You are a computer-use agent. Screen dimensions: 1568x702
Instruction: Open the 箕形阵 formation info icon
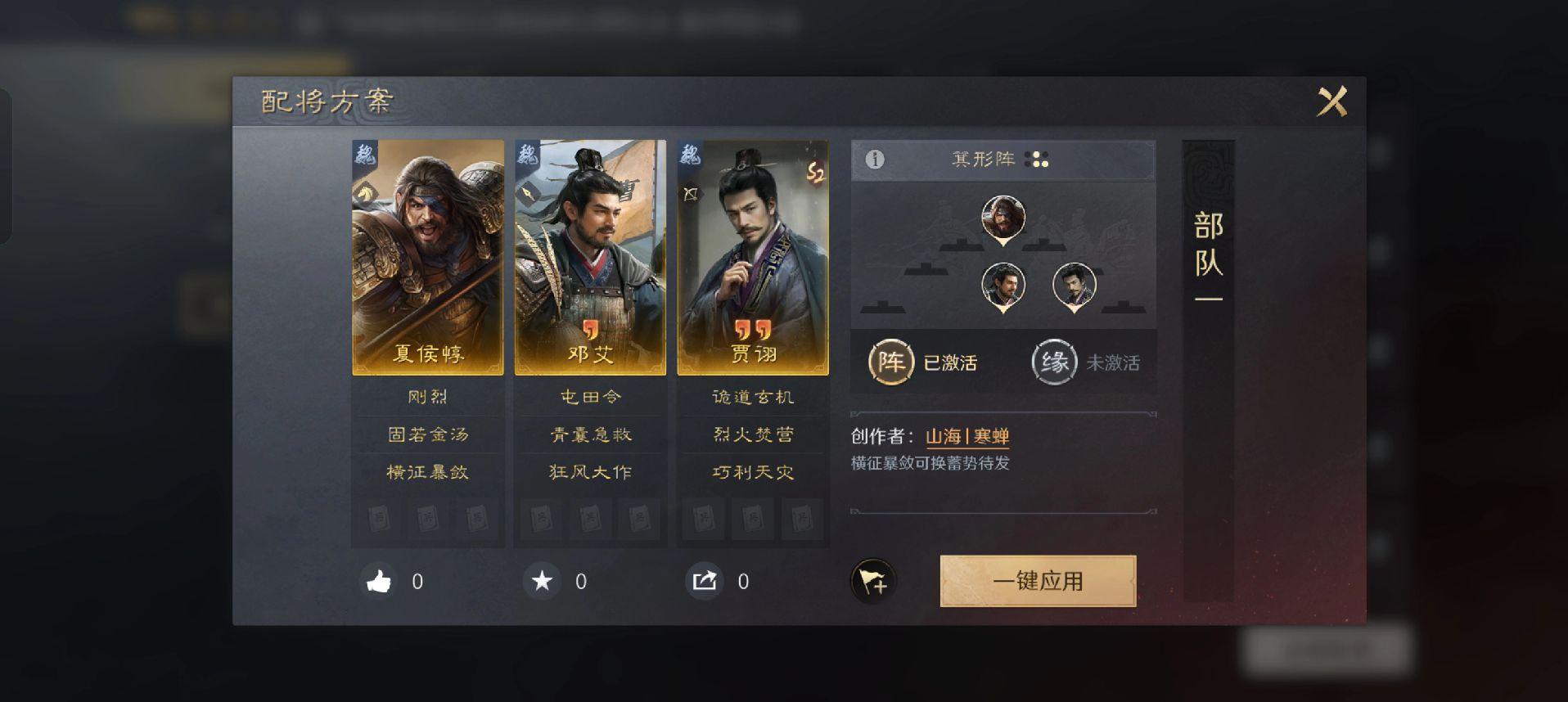(x=875, y=160)
